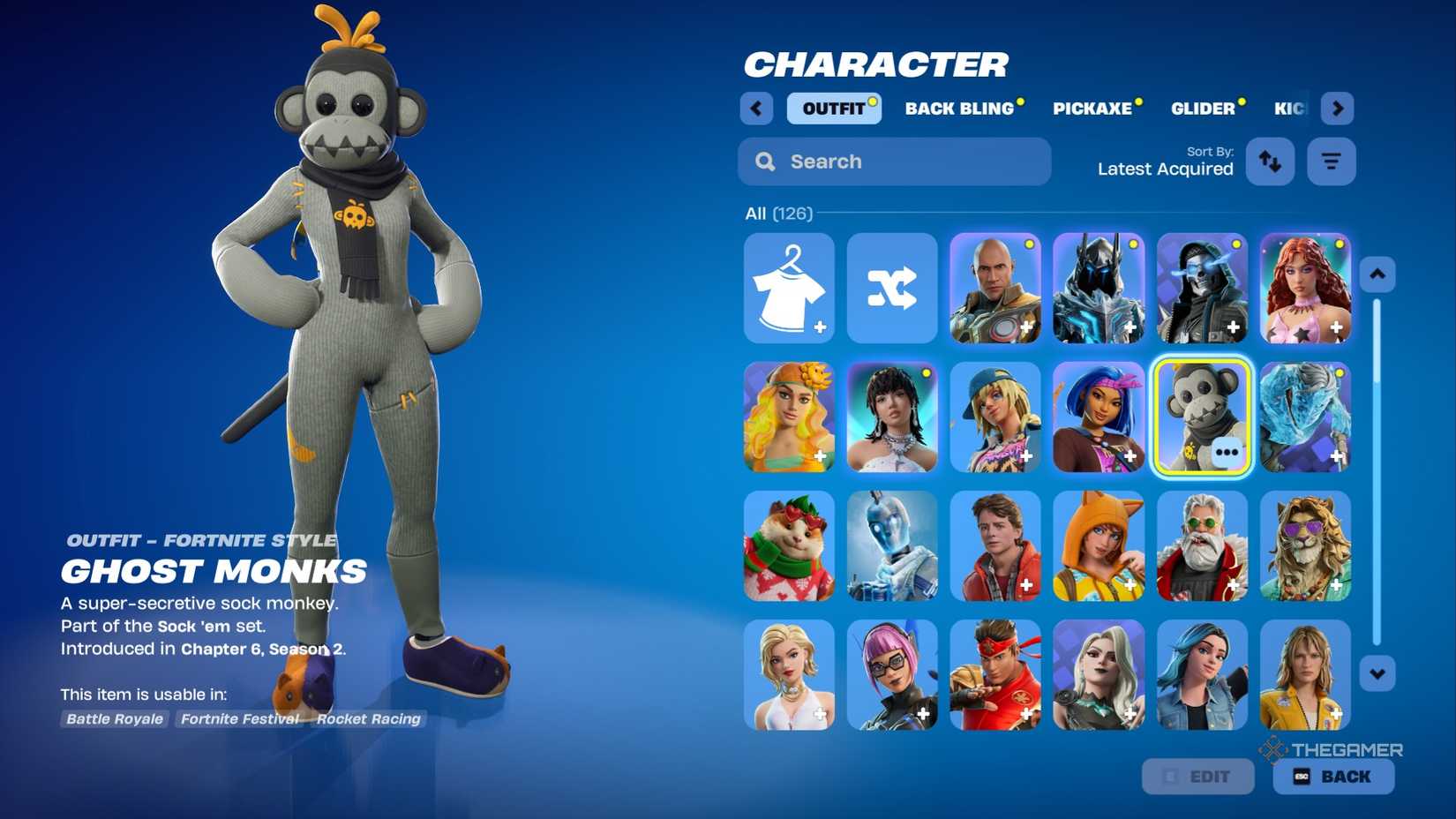This screenshot has height=819, width=1456.
Task: Open the Random outfit shuffle tile
Action: pyautogui.click(x=892, y=288)
